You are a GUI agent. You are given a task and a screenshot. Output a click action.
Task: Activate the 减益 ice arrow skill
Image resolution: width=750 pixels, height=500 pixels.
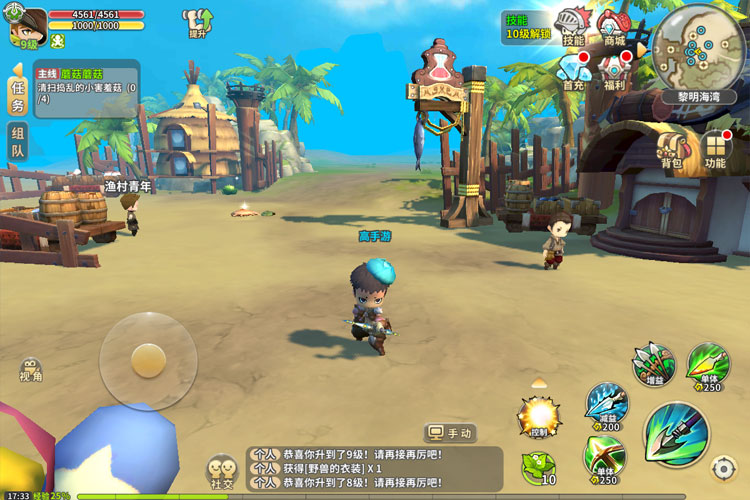(607, 405)
